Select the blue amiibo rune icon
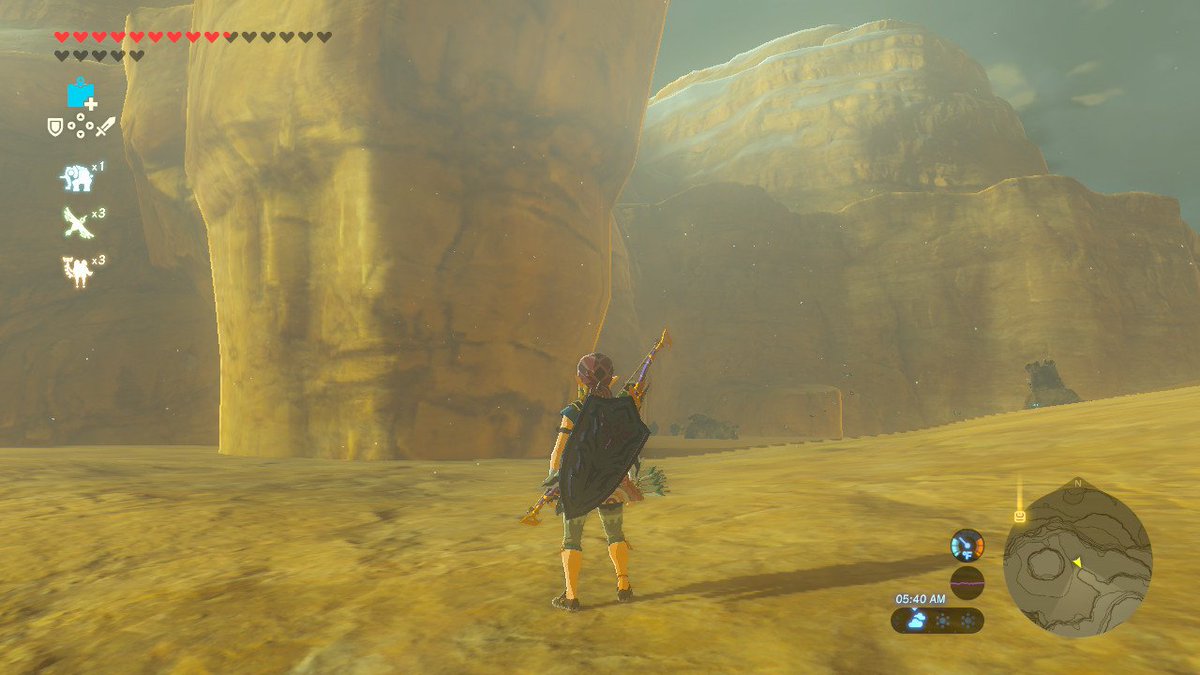 click(81, 94)
